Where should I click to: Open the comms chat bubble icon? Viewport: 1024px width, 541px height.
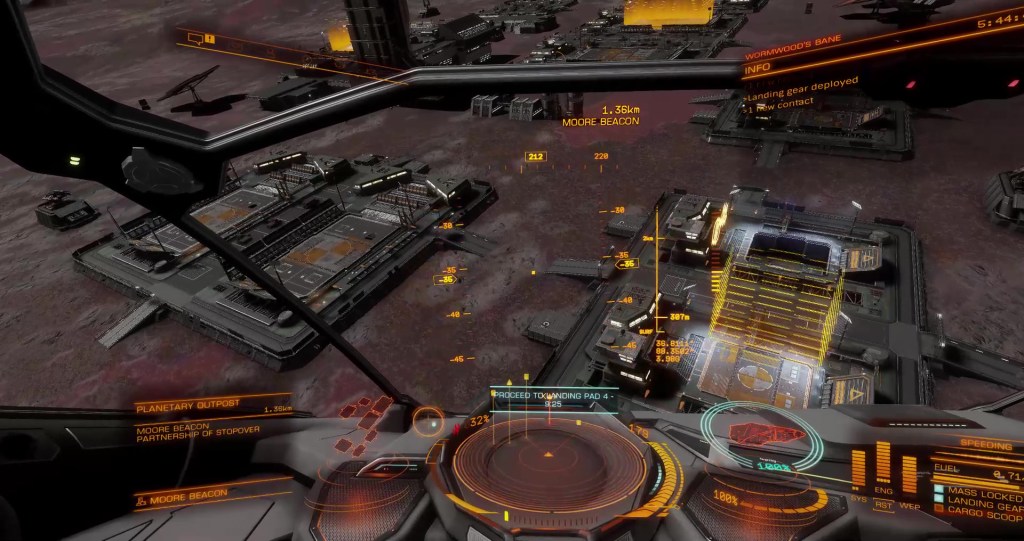pyautogui.click(x=193, y=40)
